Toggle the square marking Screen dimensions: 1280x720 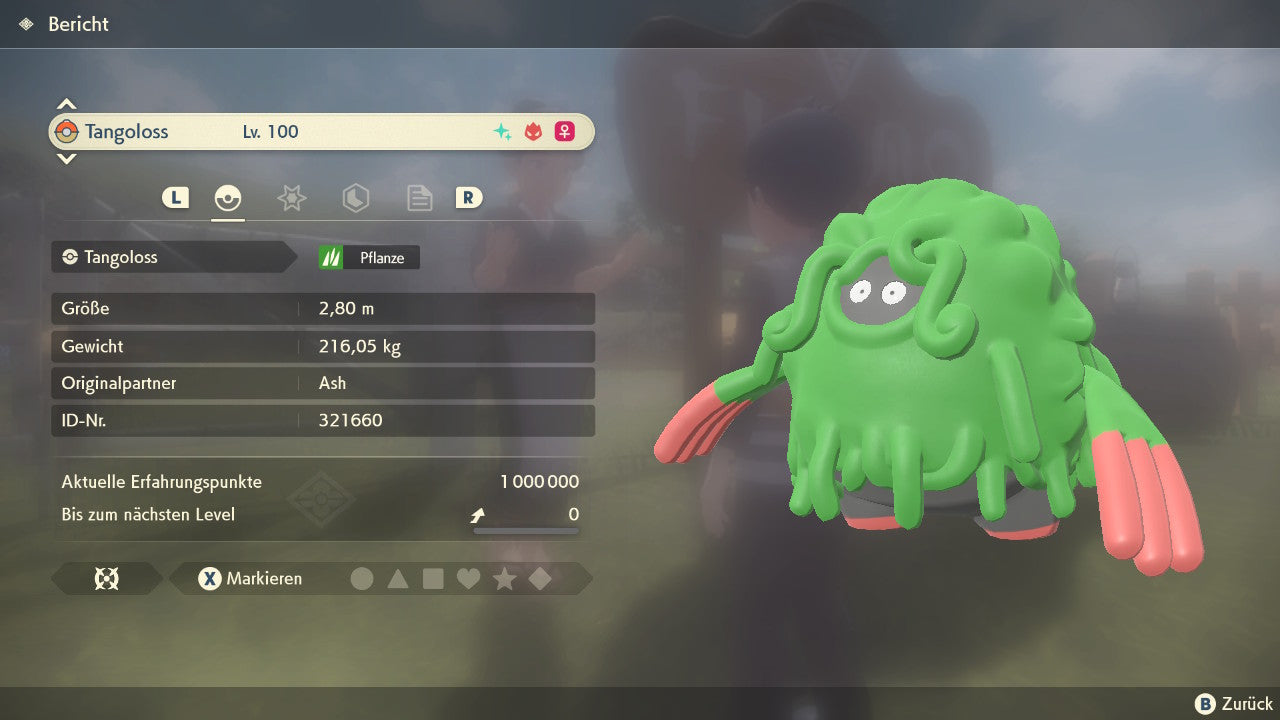(433, 579)
